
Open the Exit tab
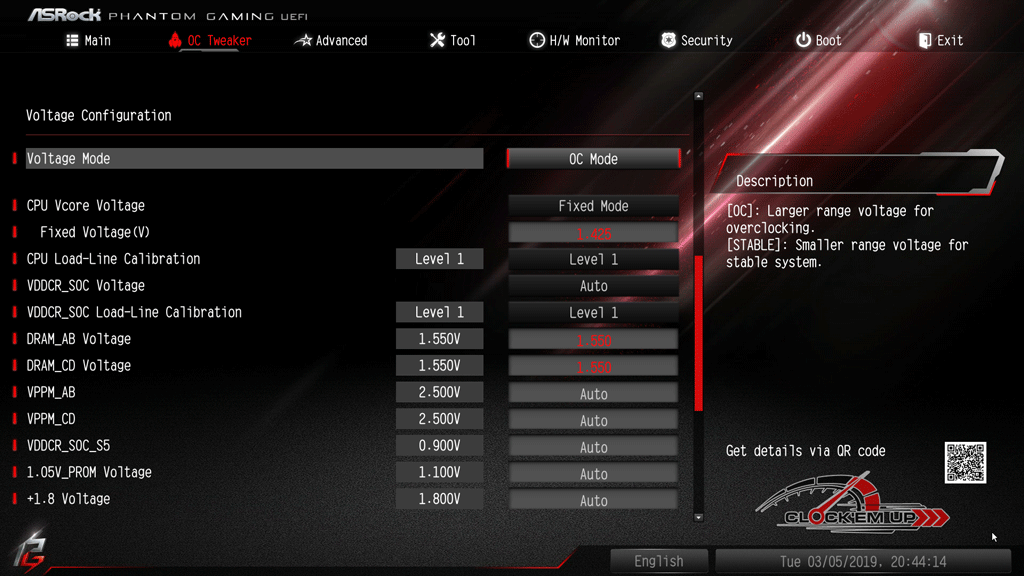coord(940,41)
